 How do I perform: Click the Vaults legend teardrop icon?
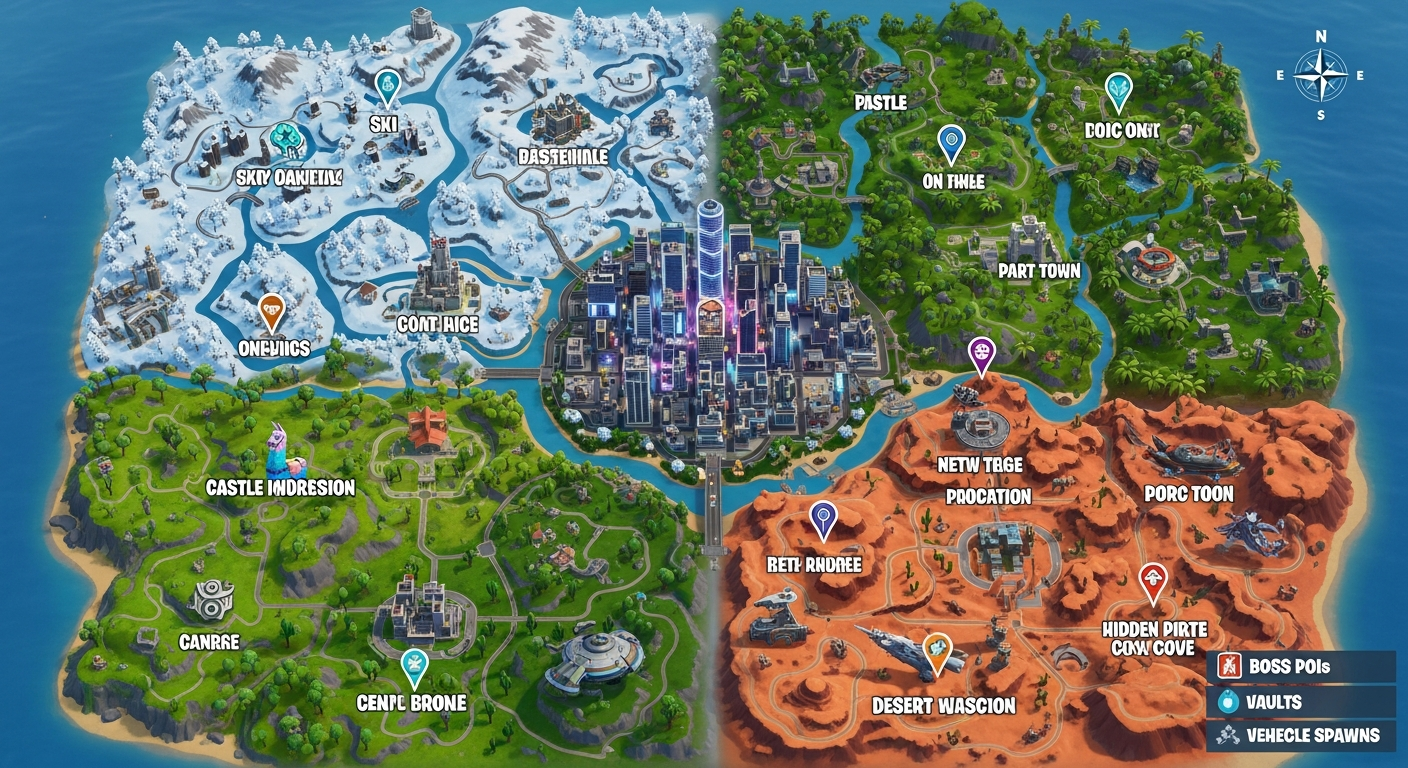coord(1228,703)
